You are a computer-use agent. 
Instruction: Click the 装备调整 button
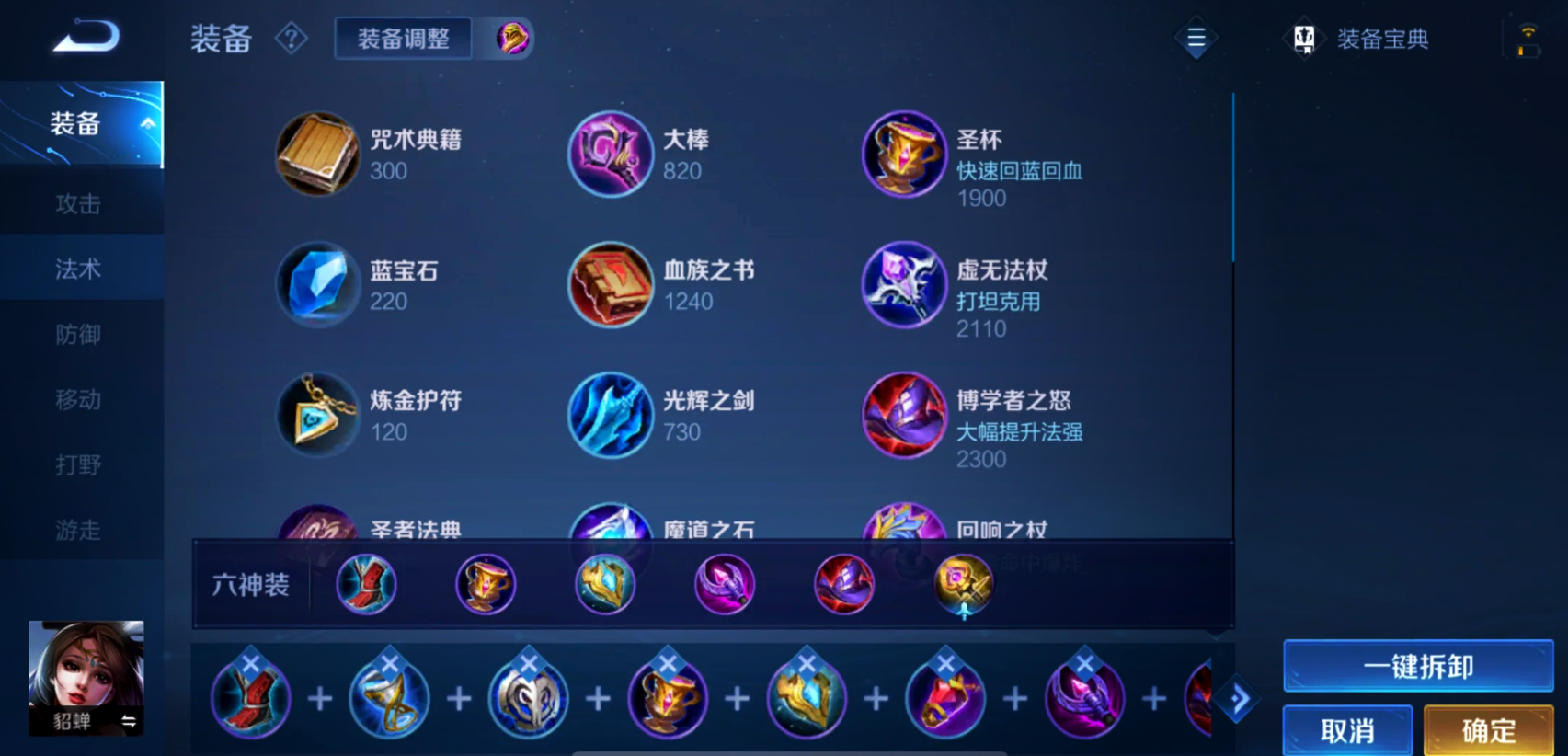pyautogui.click(x=403, y=39)
